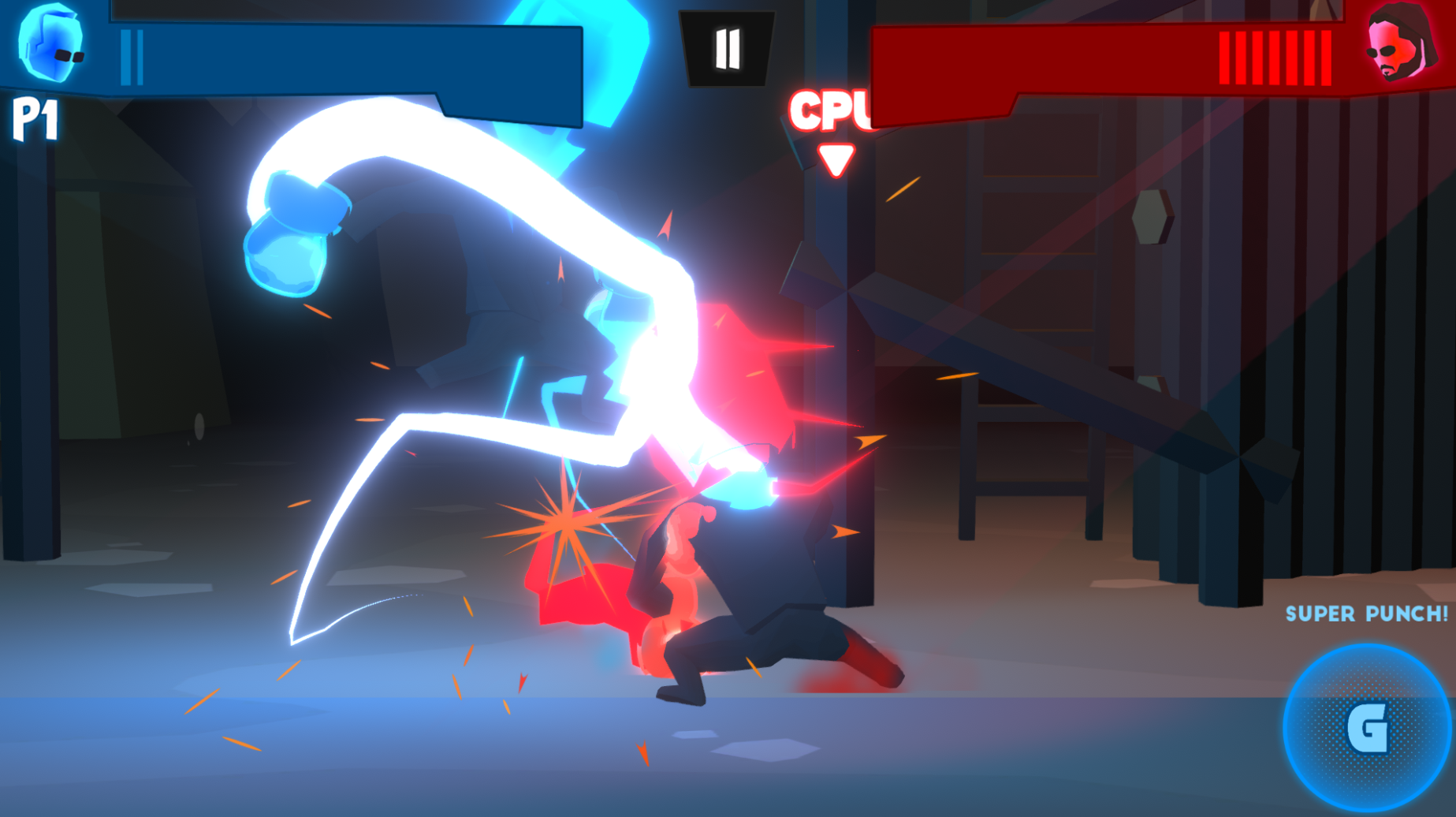Viewport: 1456px width, 817px height.
Task: Toggle pause by tapping the pause bars
Action: coord(728,47)
